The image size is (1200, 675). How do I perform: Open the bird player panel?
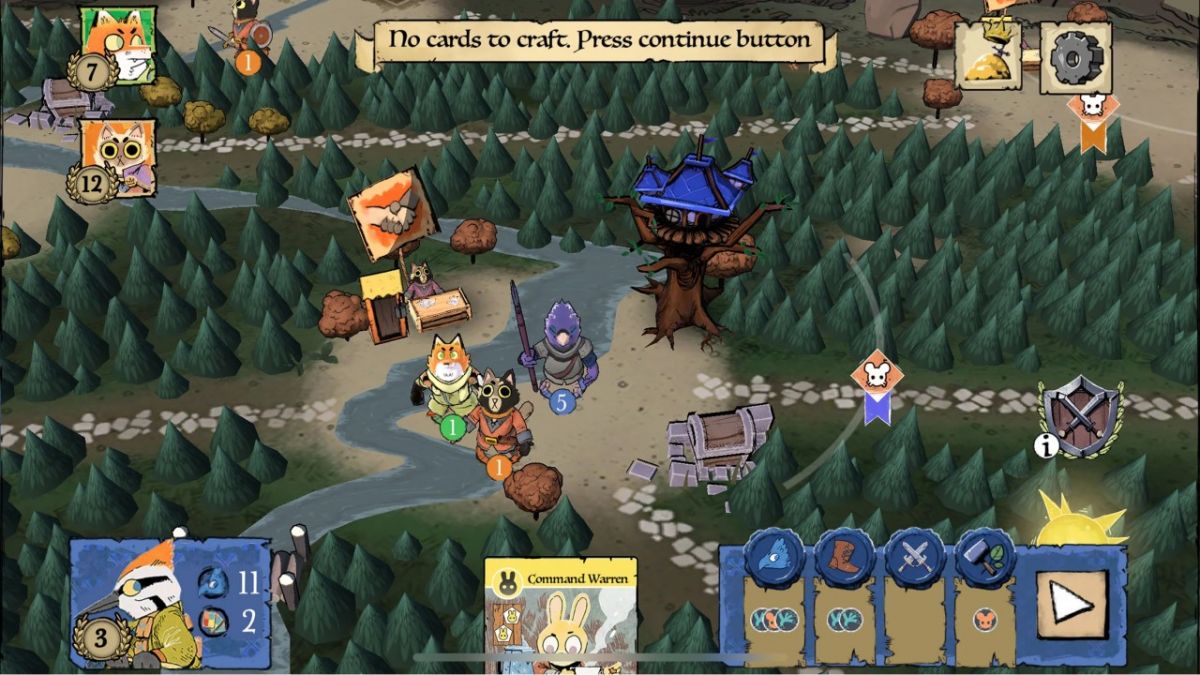tap(168, 604)
